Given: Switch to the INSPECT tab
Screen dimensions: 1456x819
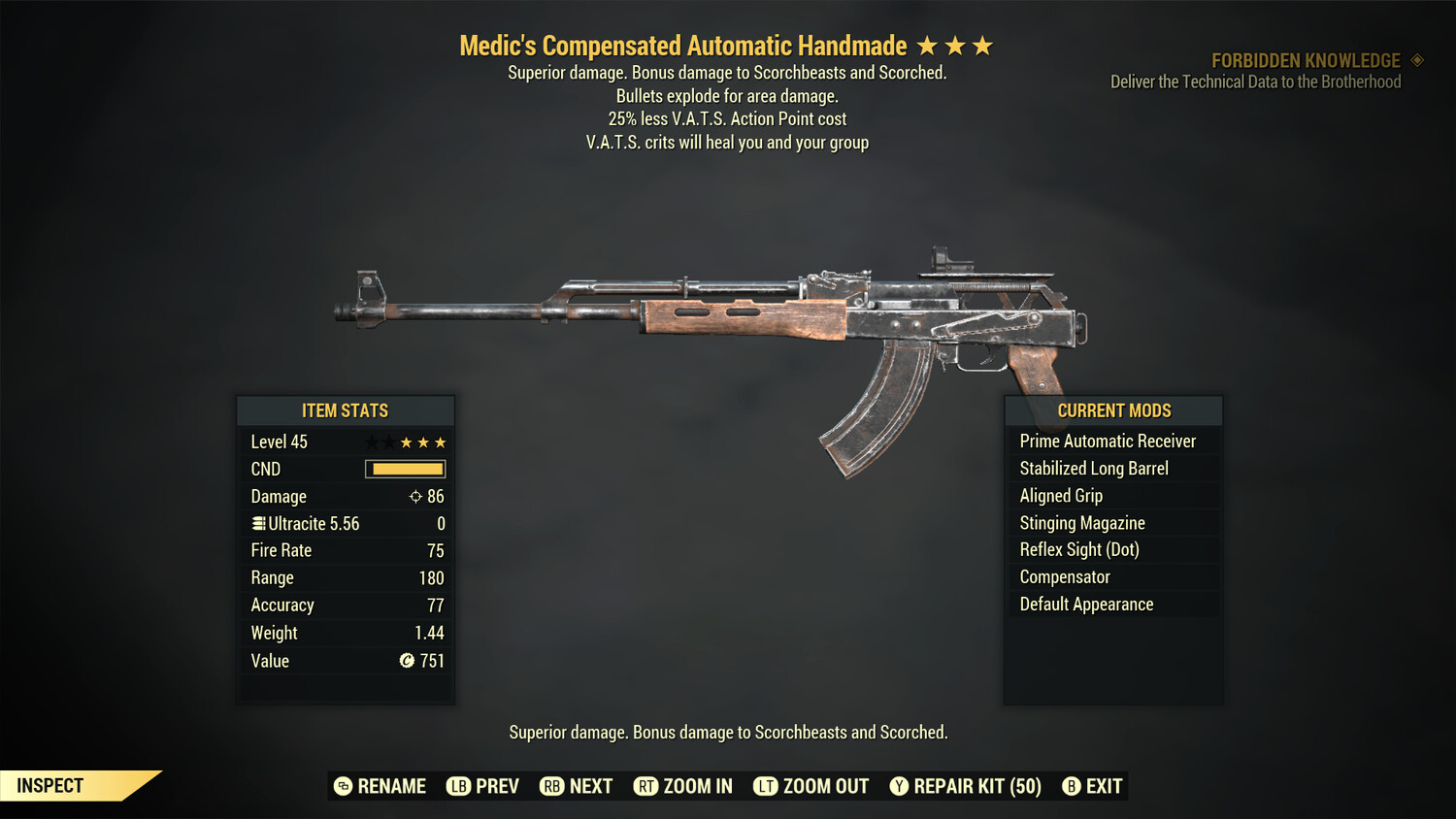Looking at the screenshot, I should (x=49, y=785).
